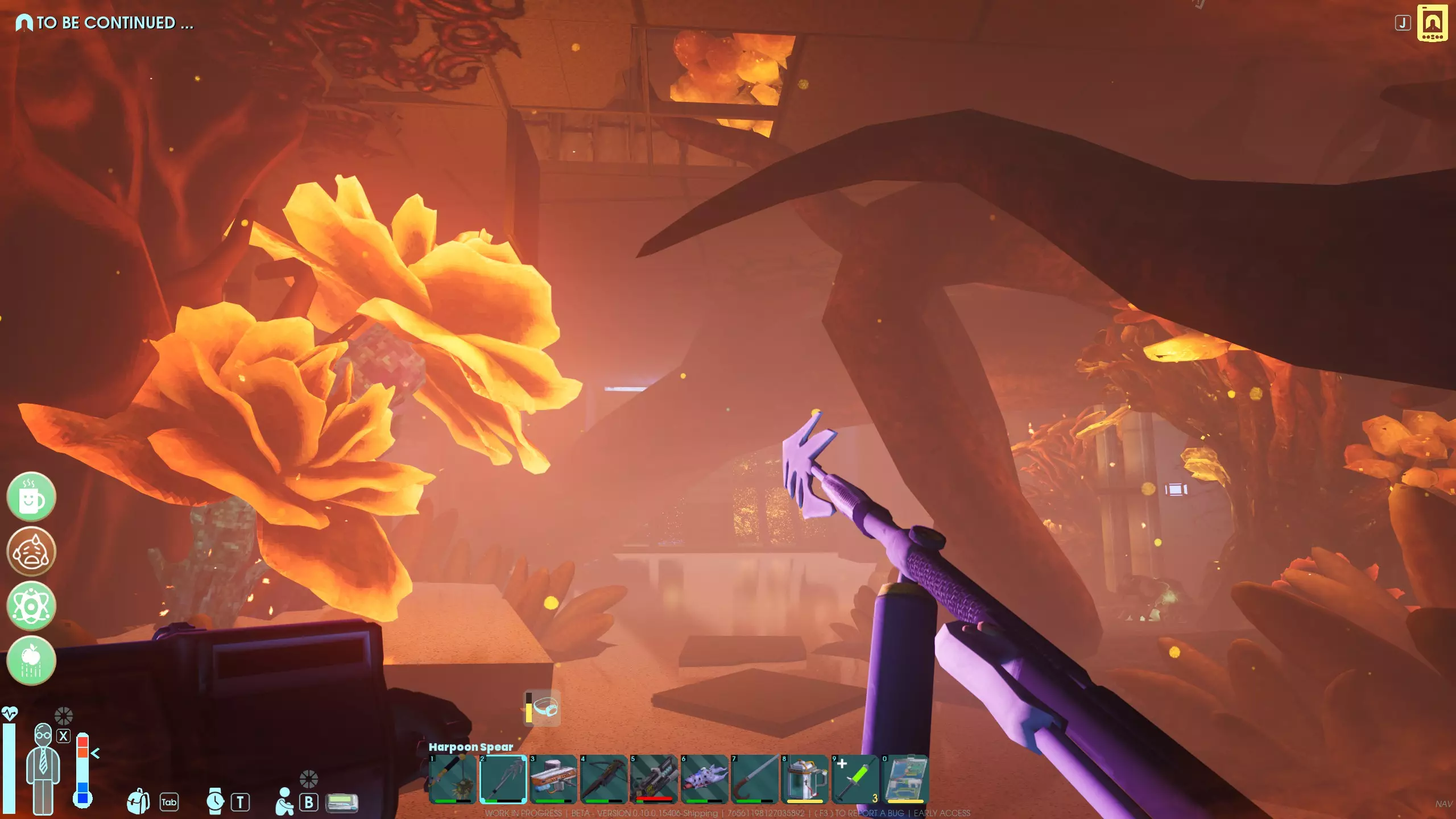Choose the crossbow hotbar slot

click(603, 779)
